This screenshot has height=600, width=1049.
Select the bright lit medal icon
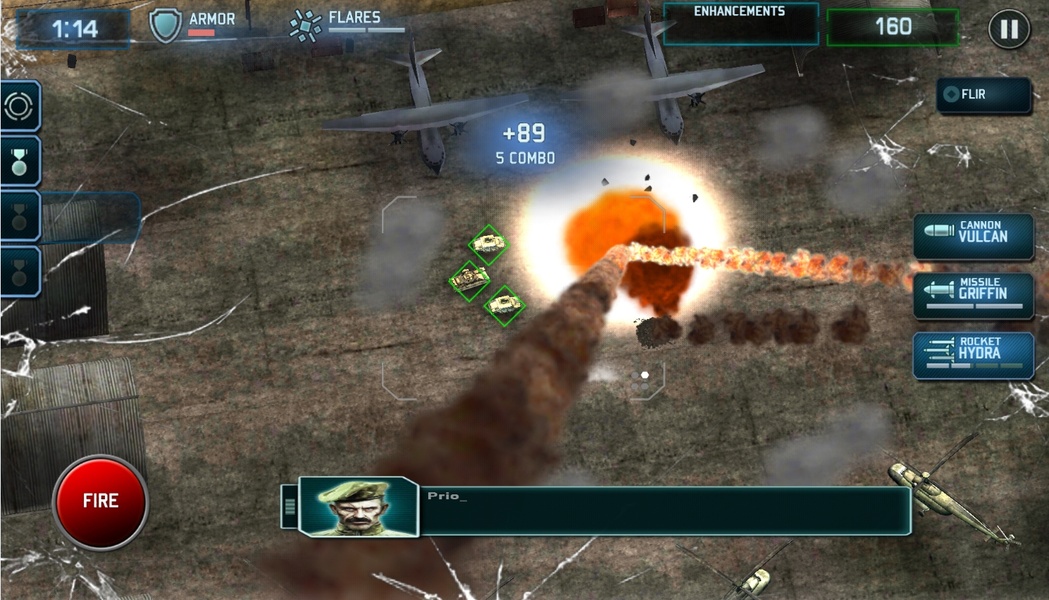[x=19, y=161]
